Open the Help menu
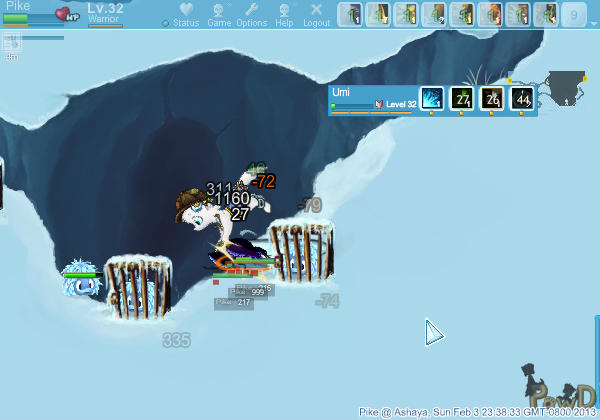 click(x=285, y=15)
